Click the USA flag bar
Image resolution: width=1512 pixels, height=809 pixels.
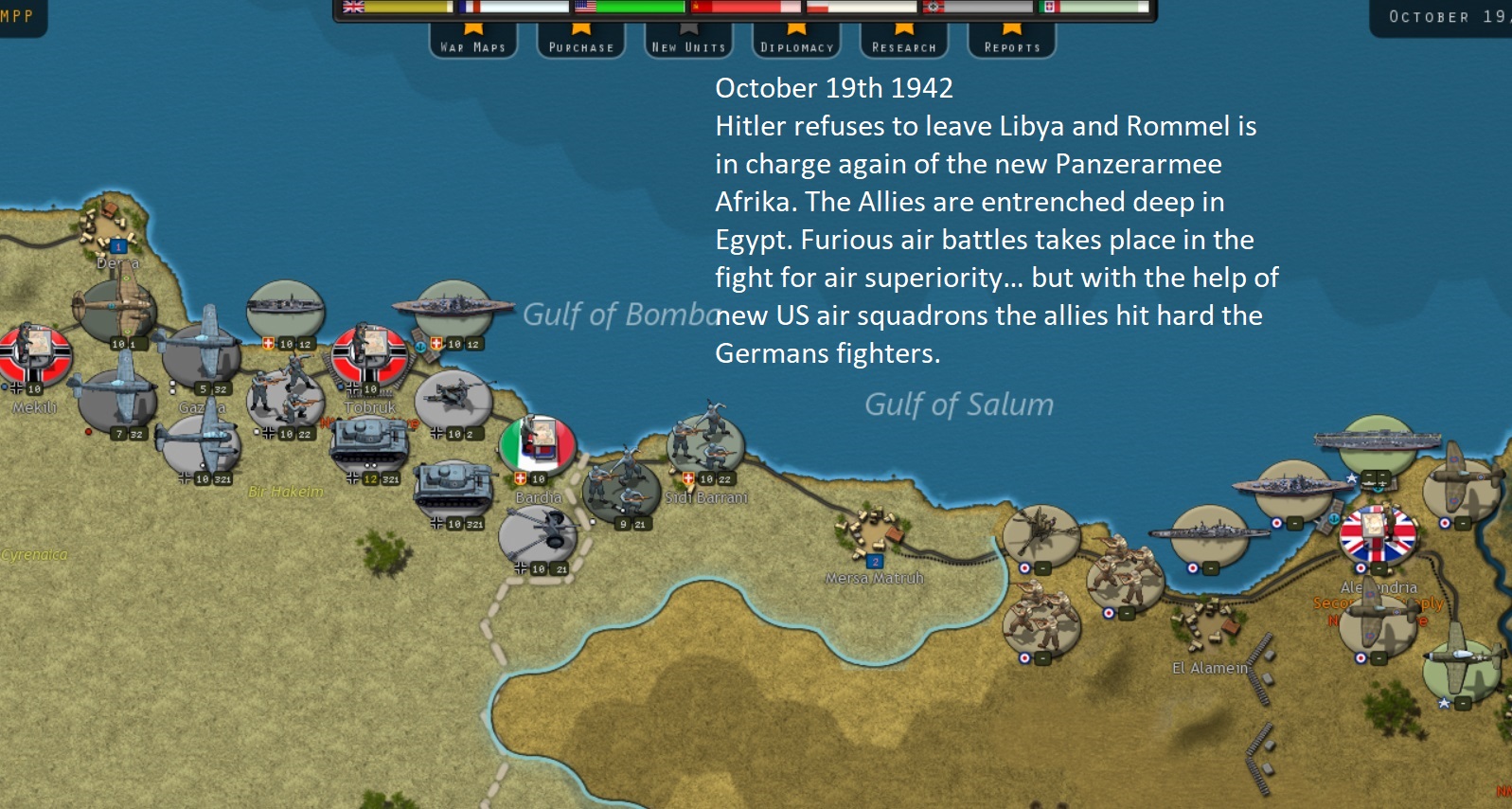click(x=630, y=7)
